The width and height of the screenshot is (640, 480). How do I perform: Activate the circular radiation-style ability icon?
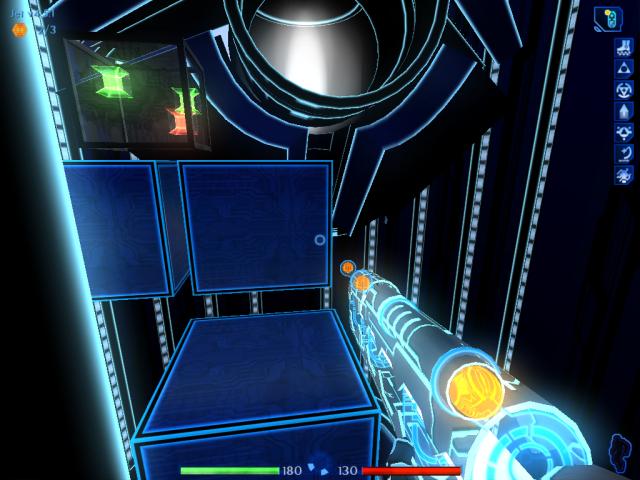pyautogui.click(x=621, y=89)
